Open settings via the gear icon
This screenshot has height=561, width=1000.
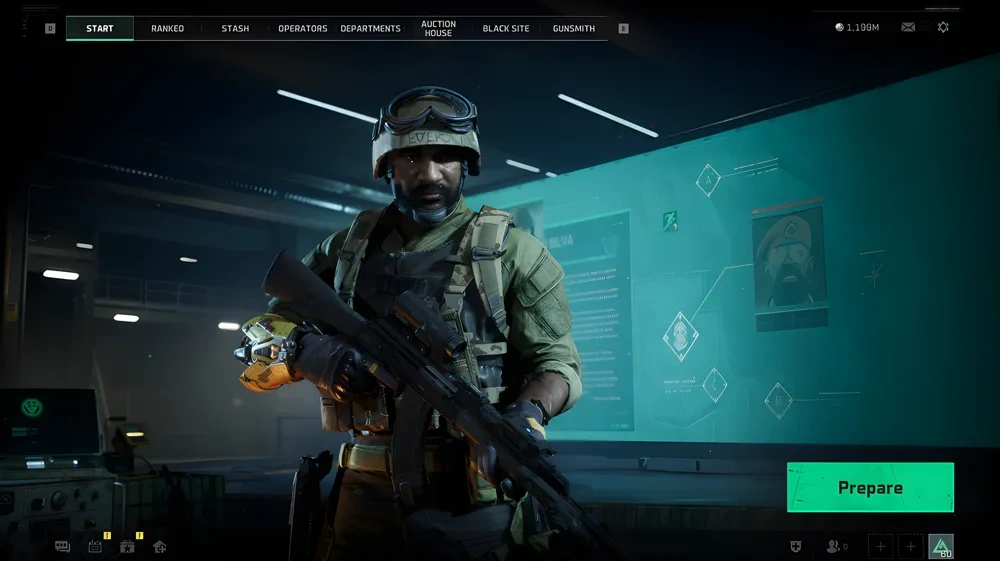click(x=943, y=27)
